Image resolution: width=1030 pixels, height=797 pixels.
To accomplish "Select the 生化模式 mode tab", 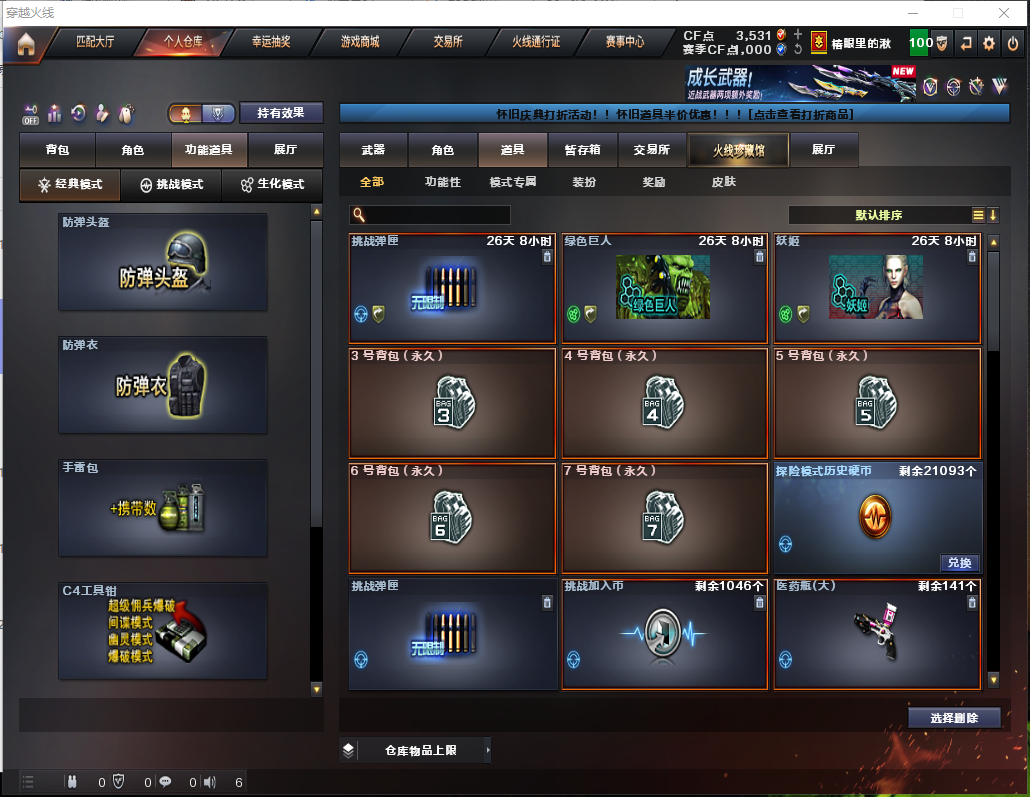I will [x=271, y=185].
